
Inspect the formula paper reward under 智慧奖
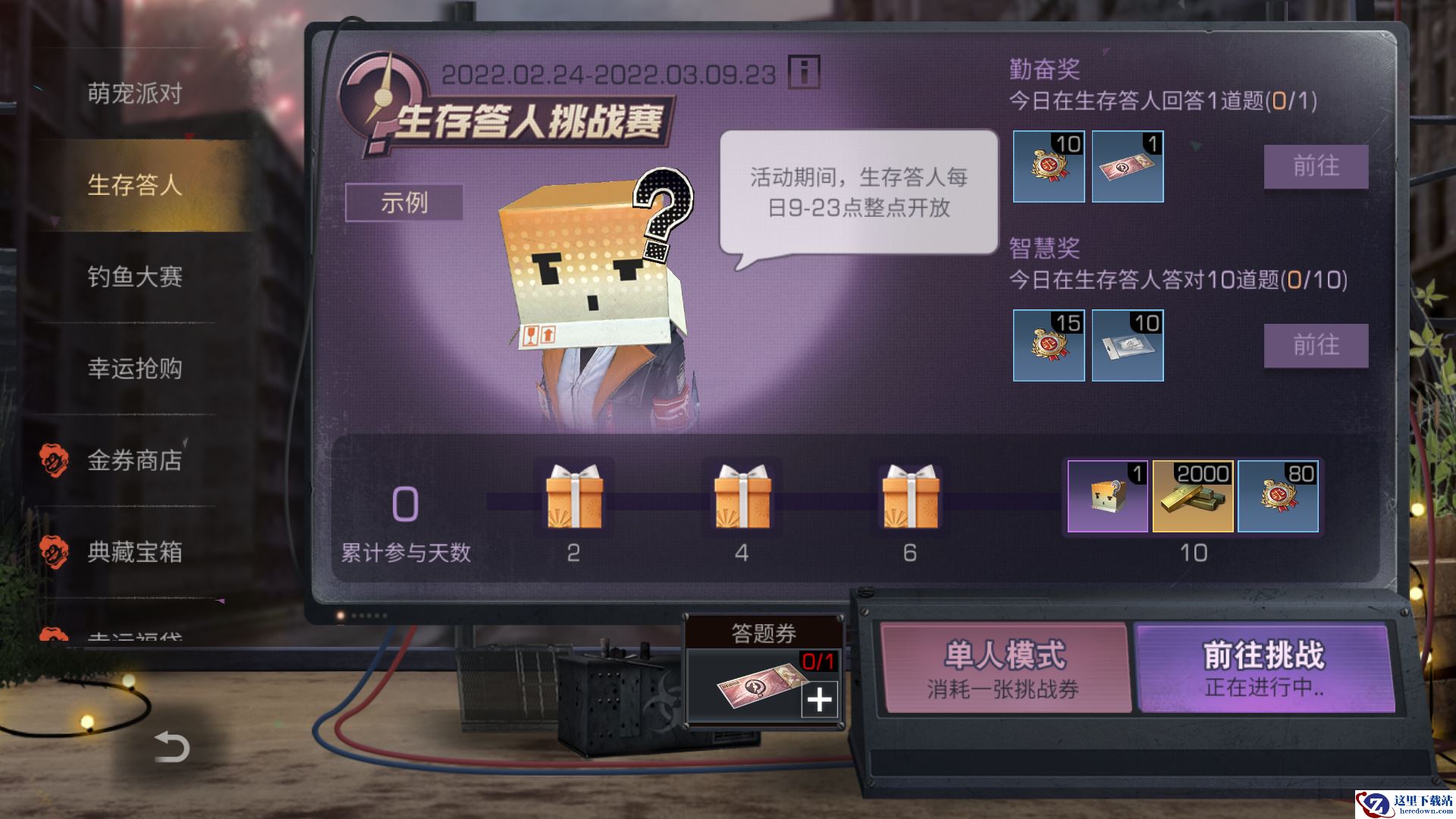click(x=1128, y=346)
